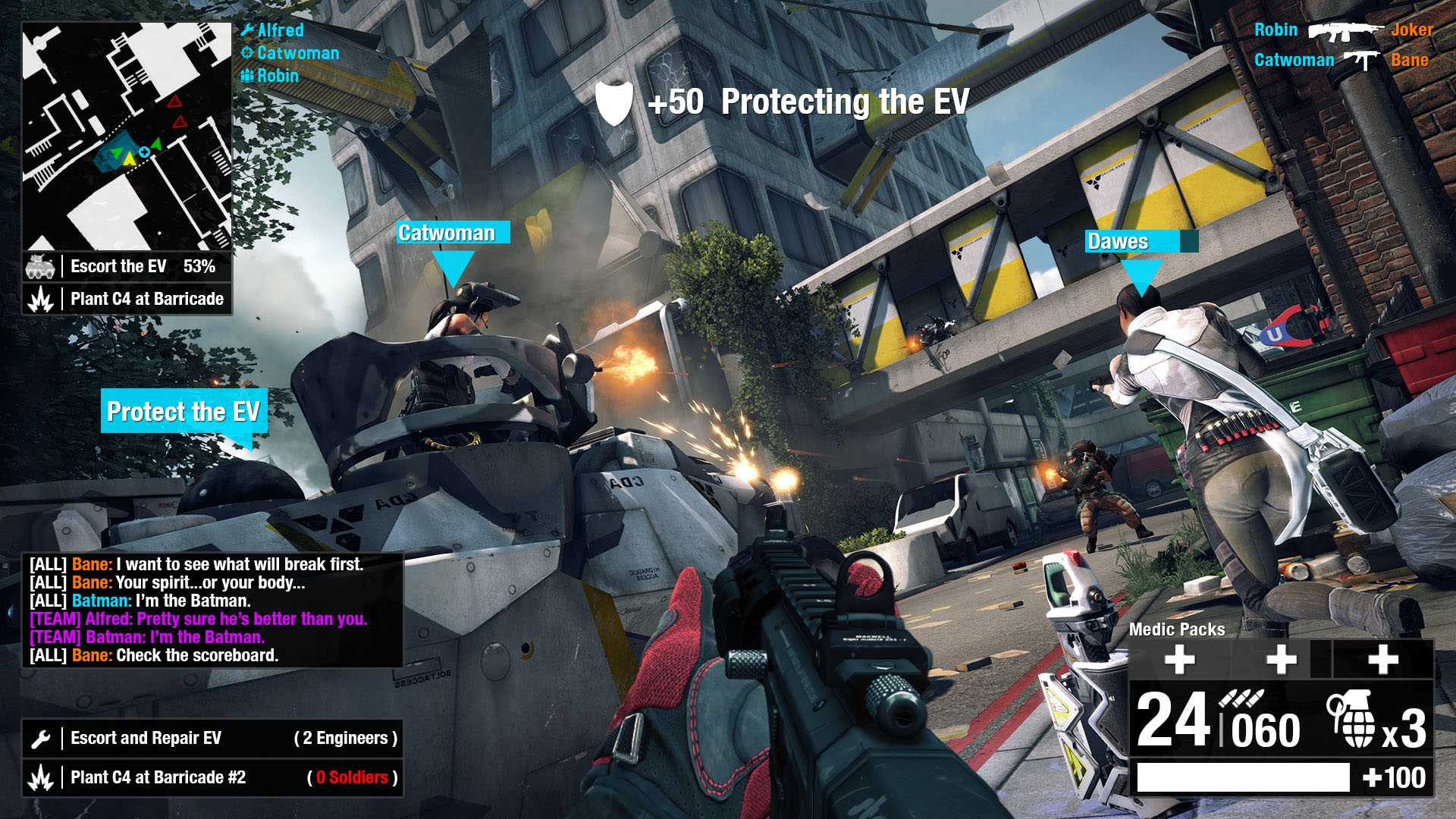Select Catwoman in the squad list
1456x819 pixels.
[297, 53]
